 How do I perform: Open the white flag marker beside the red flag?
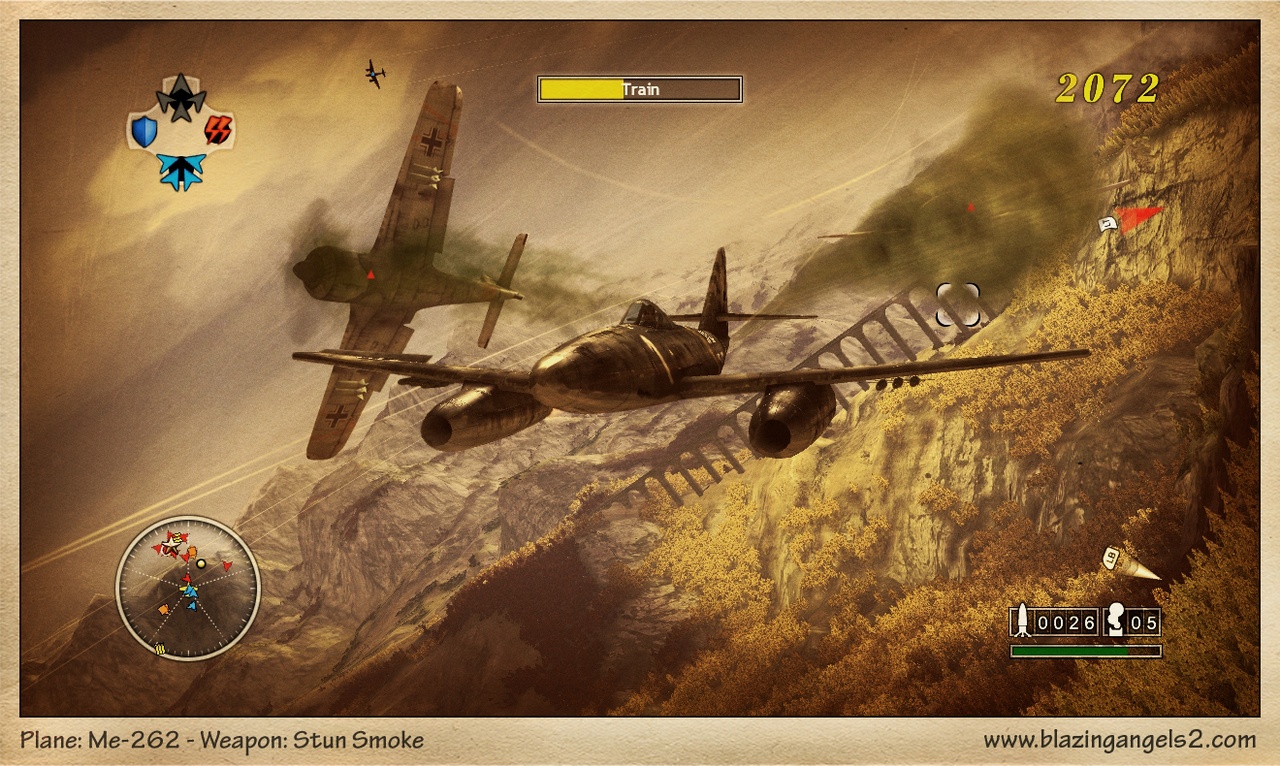(x=1108, y=226)
